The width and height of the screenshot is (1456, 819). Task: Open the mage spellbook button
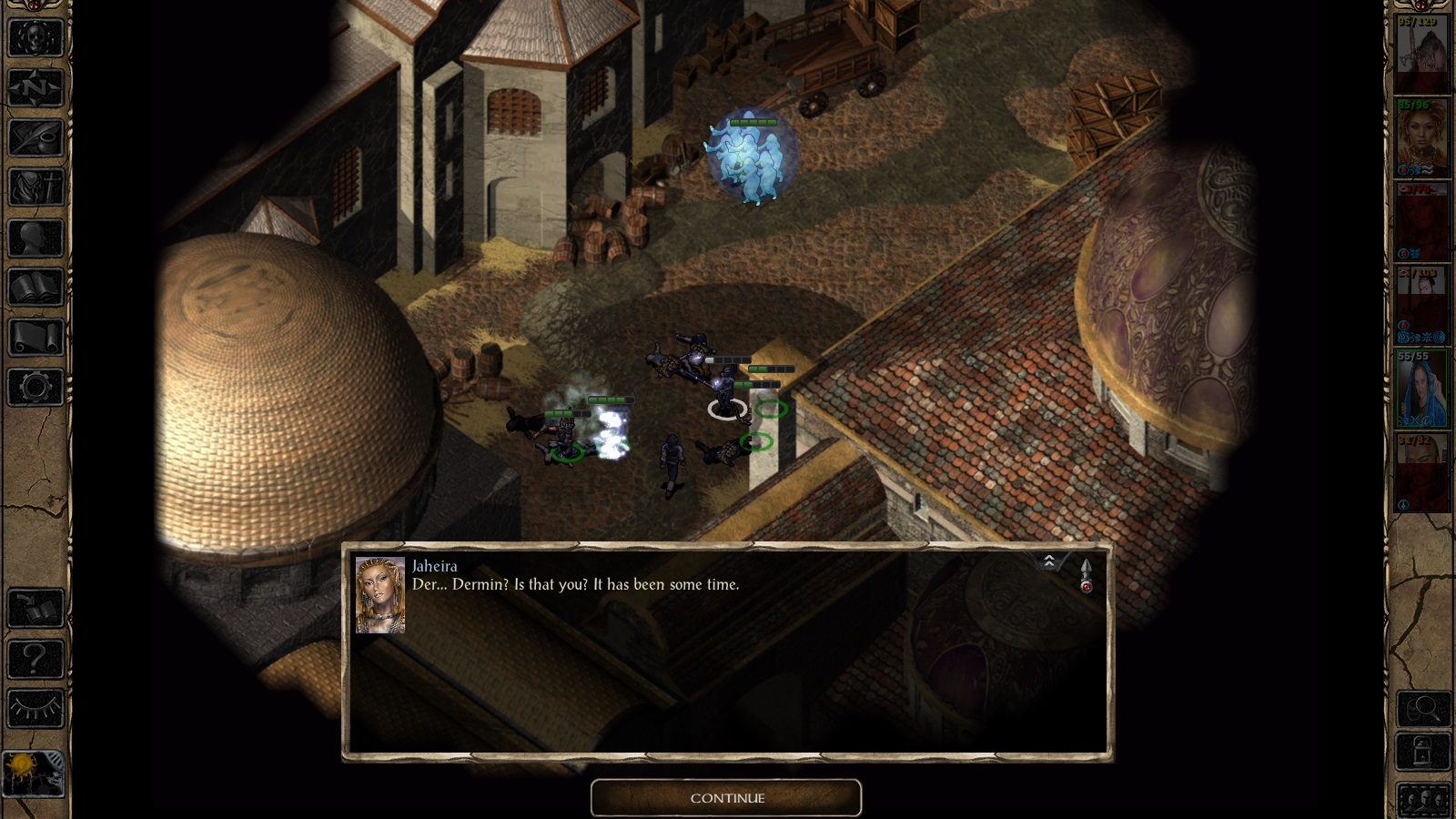35,288
